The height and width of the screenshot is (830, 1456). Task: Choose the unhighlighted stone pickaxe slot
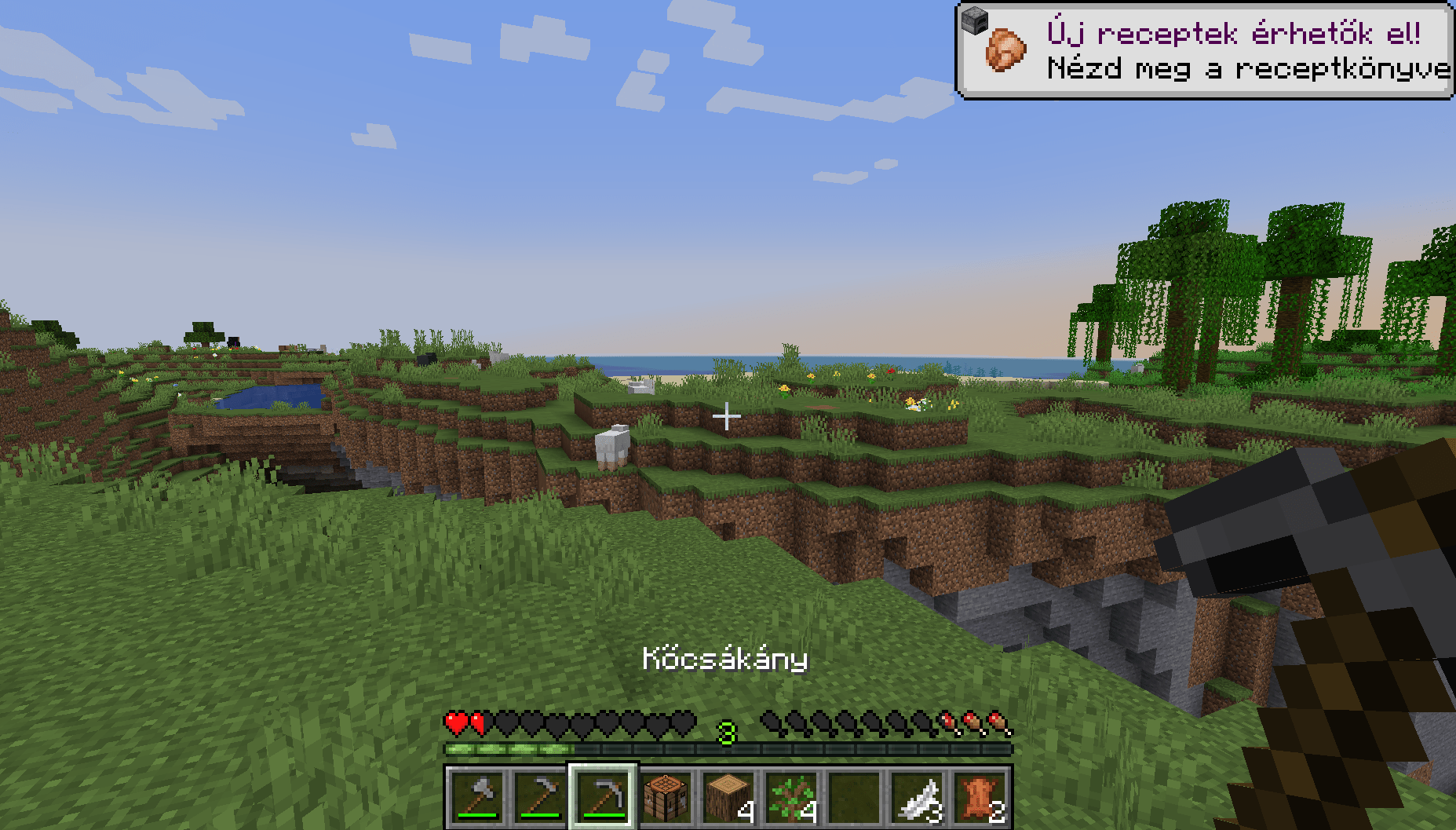[x=540, y=797]
